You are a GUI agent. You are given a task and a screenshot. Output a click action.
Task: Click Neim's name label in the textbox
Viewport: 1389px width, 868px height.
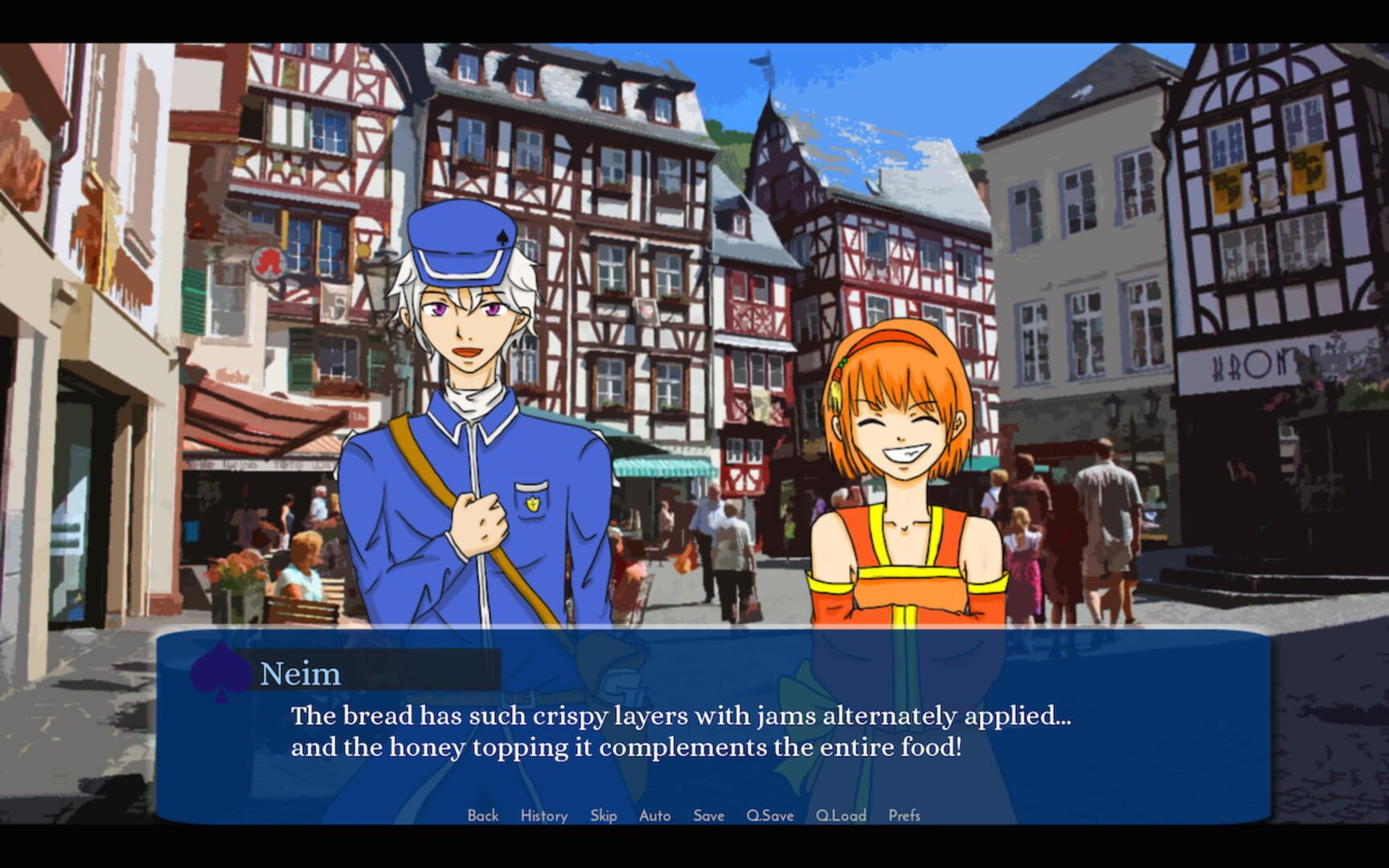(x=302, y=674)
